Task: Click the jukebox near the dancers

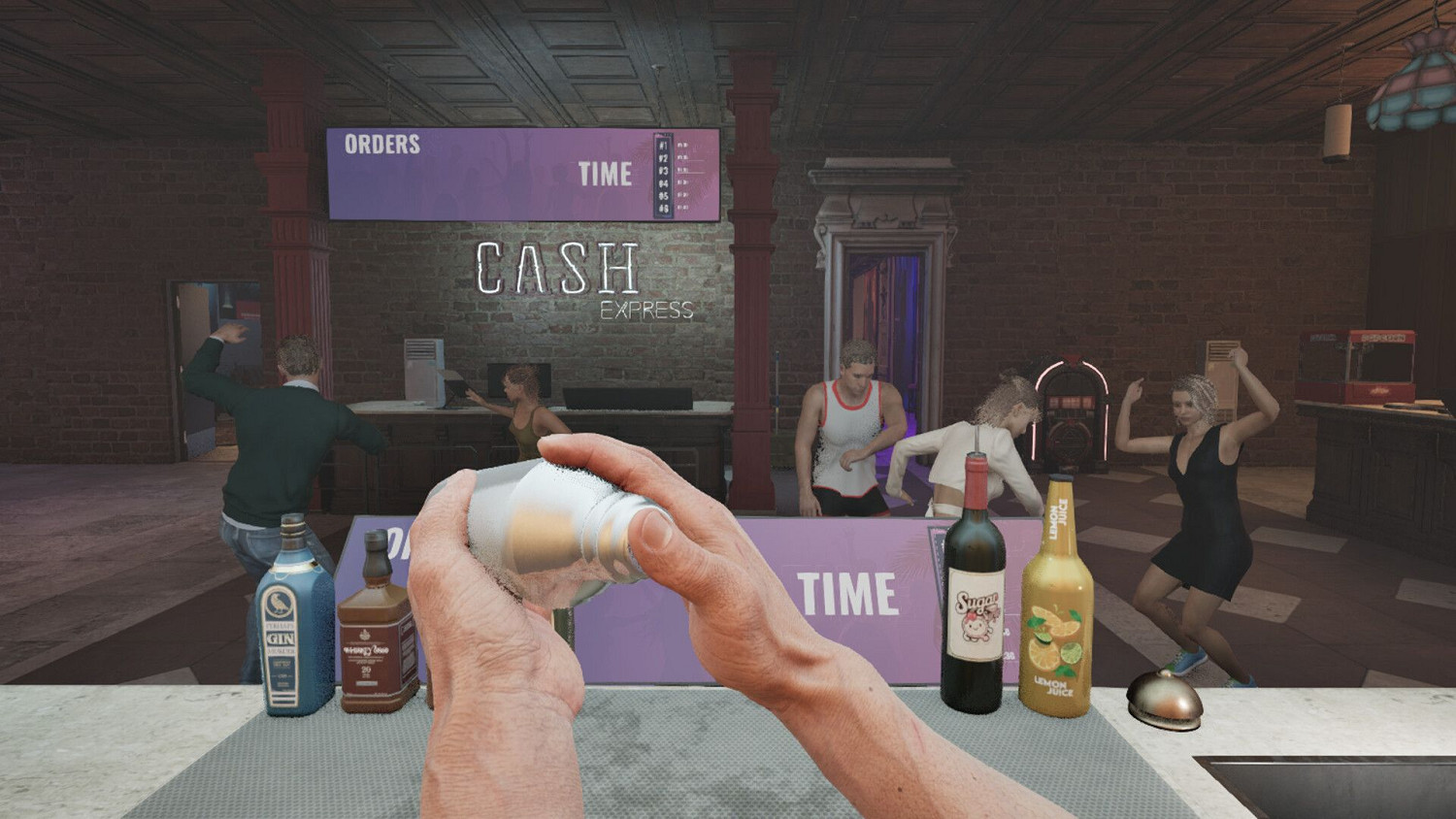Action: [1075, 417]
